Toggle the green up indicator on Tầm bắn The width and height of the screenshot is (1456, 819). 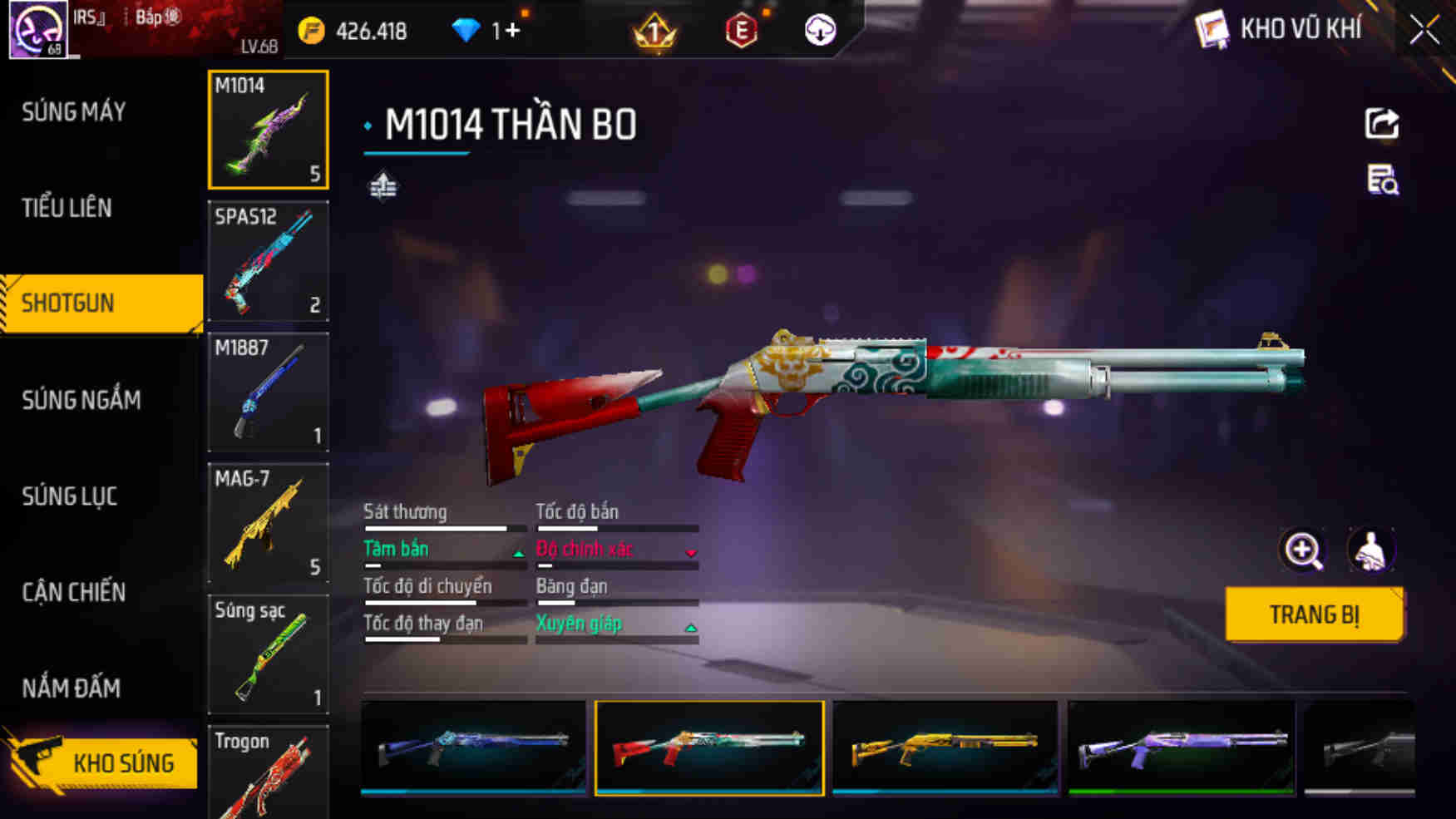click(517, 552)
